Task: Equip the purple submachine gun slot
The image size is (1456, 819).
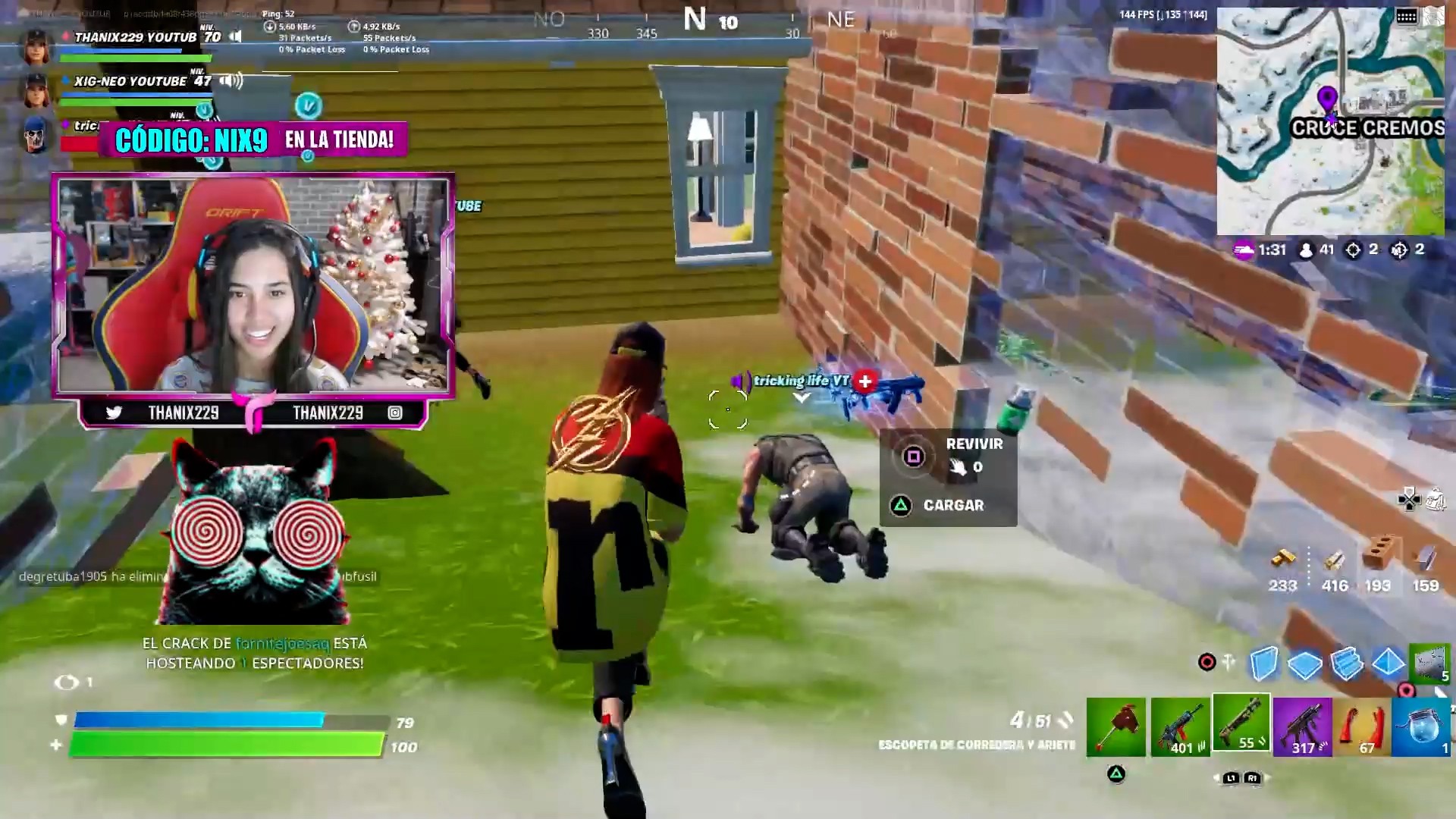Action: pos(1302,728)
